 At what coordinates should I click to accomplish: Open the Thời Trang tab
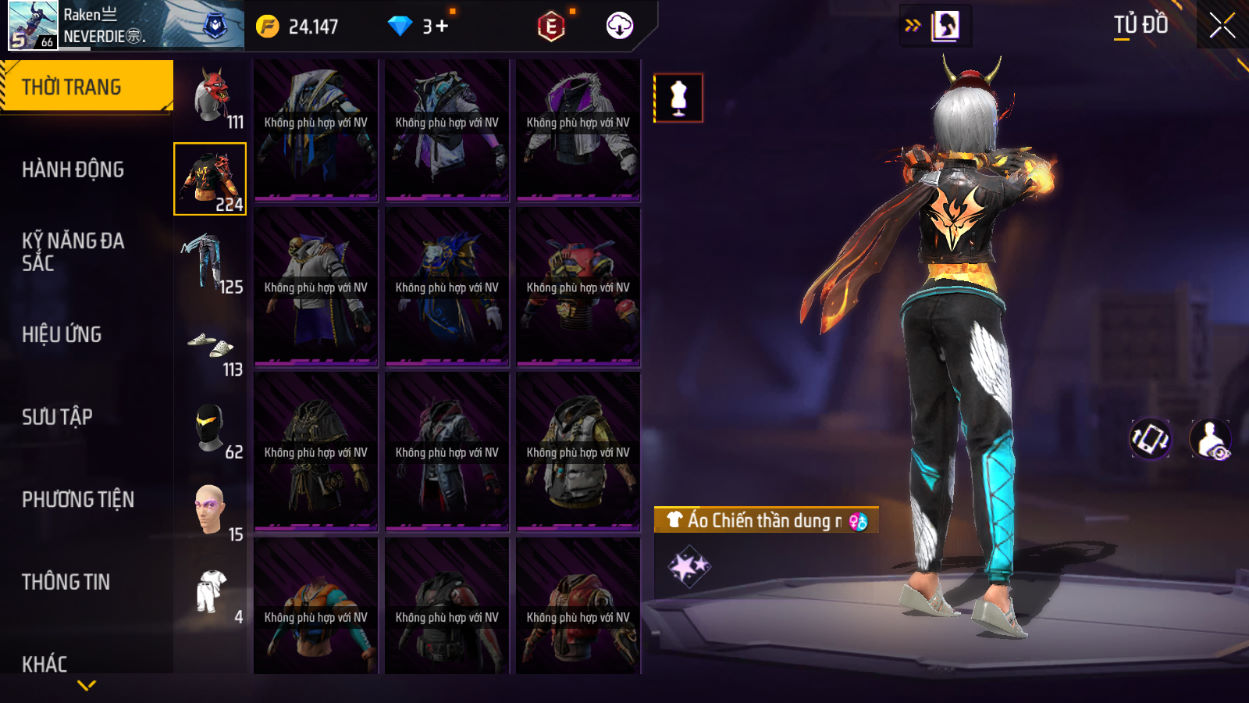(x=86, y=87)
